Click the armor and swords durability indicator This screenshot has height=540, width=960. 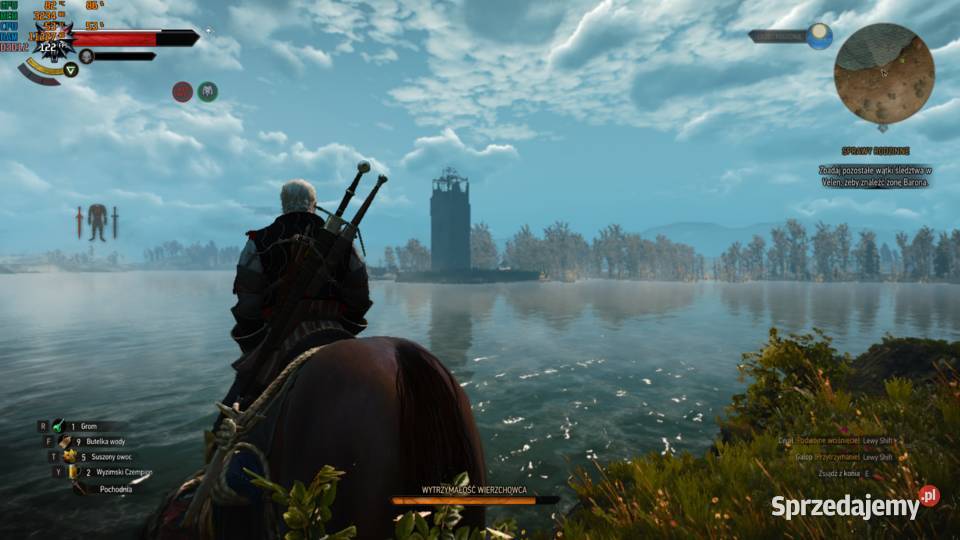97,221
